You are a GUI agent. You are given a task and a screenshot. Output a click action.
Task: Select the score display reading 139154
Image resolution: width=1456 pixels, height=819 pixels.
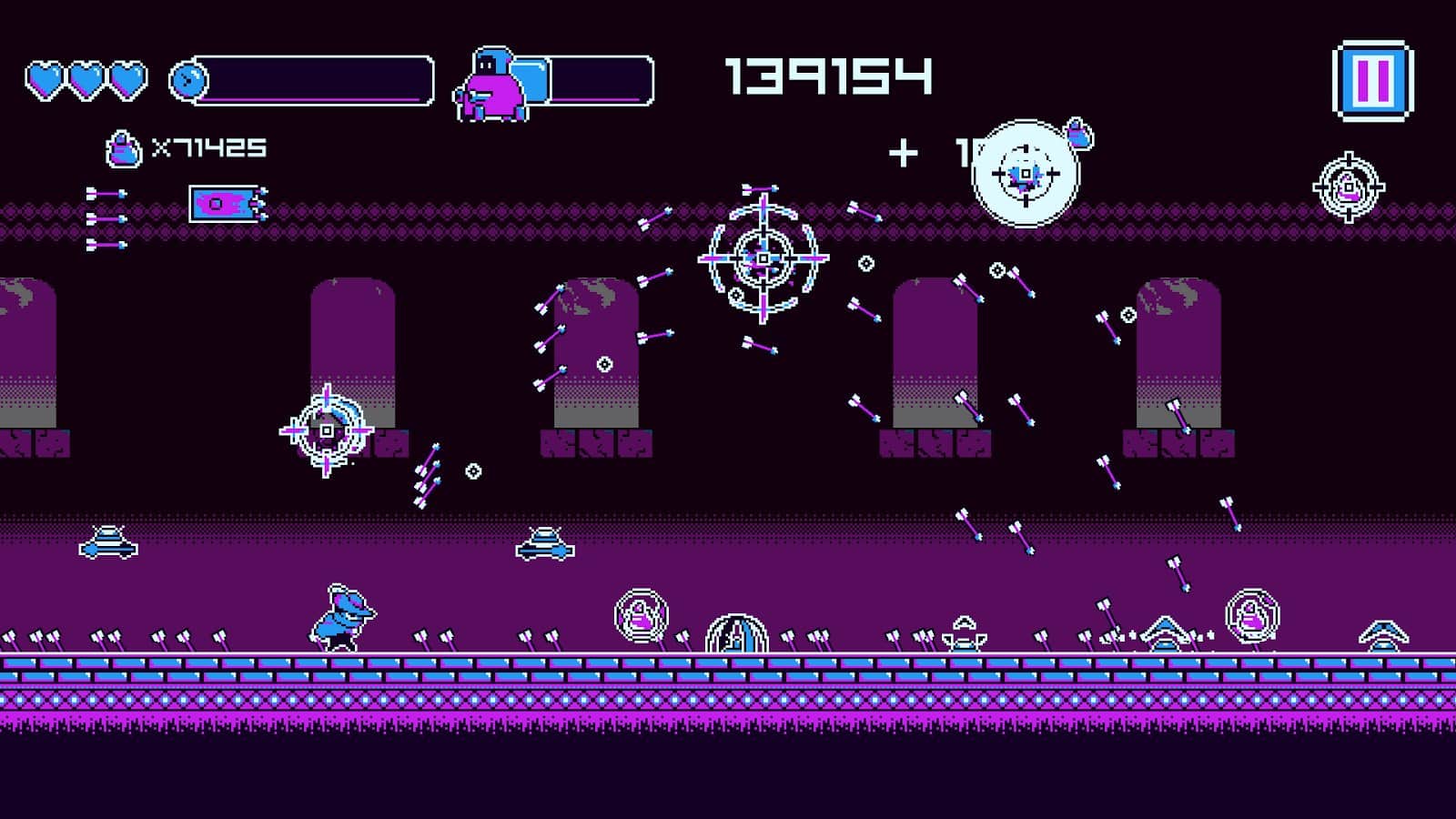click(828, 77)
